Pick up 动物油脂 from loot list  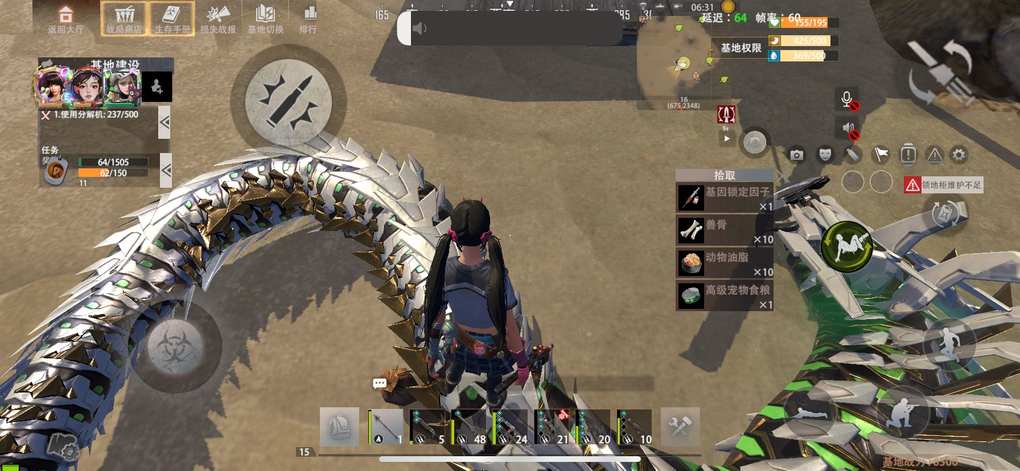click(725, 263)
